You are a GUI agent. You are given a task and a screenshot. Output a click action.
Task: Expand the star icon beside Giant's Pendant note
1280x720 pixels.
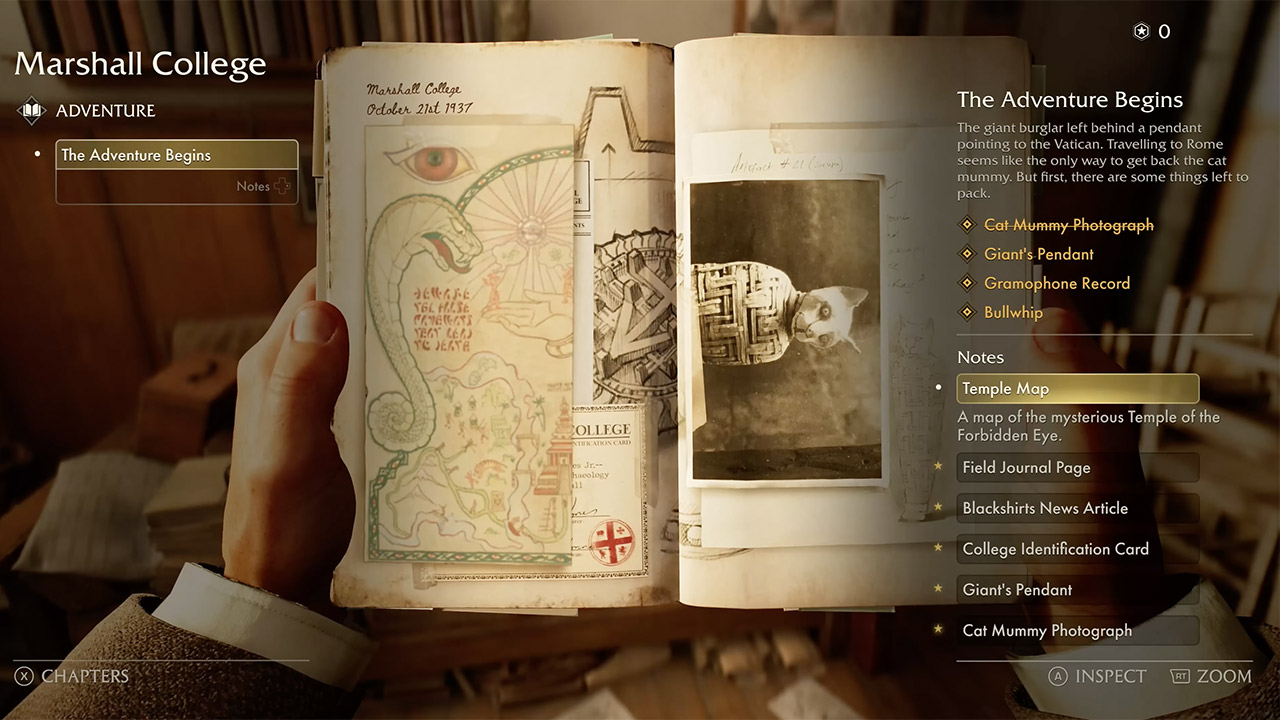(x=938, y=590)
